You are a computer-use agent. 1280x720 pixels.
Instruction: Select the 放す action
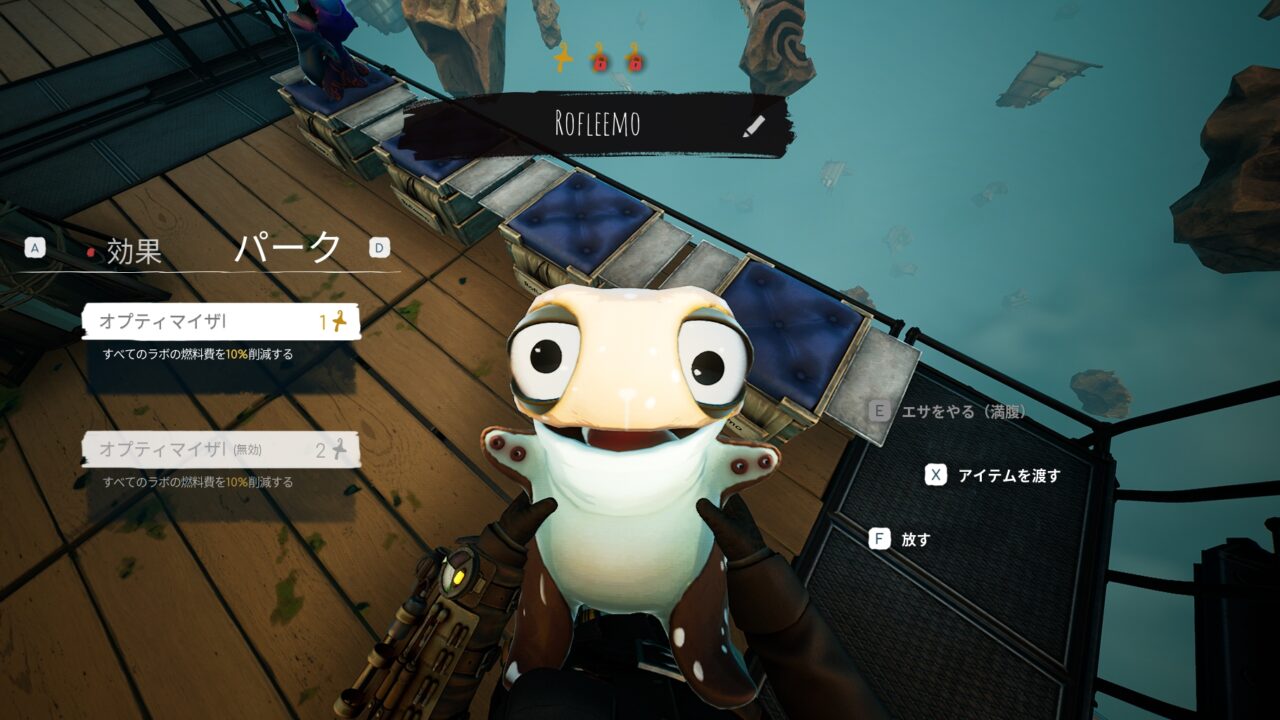(915, 539)
